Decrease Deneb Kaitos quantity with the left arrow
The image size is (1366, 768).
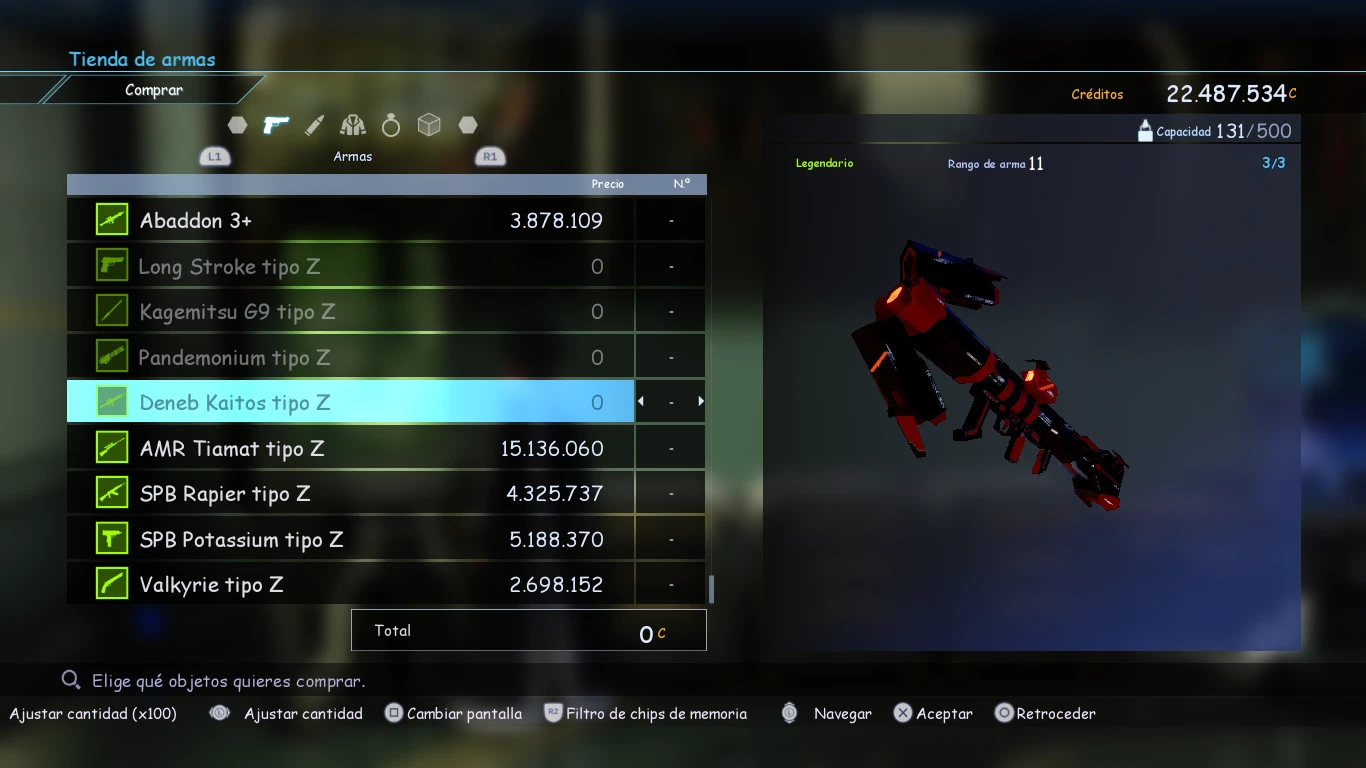pyautogui.click(x=641, y=402)
